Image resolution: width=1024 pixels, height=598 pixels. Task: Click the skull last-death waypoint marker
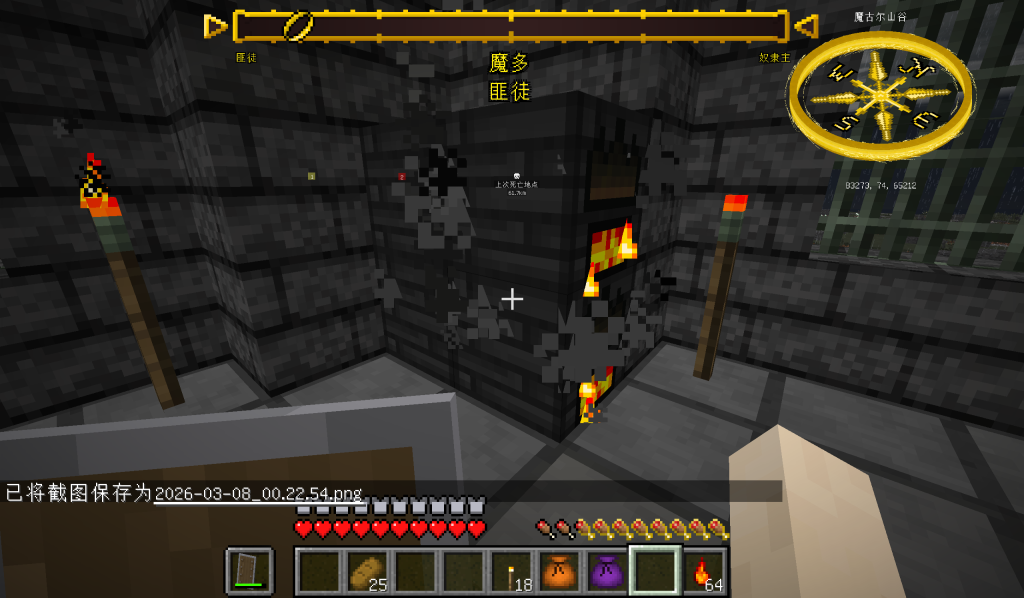pyautogui.click(x=516, y=176)
